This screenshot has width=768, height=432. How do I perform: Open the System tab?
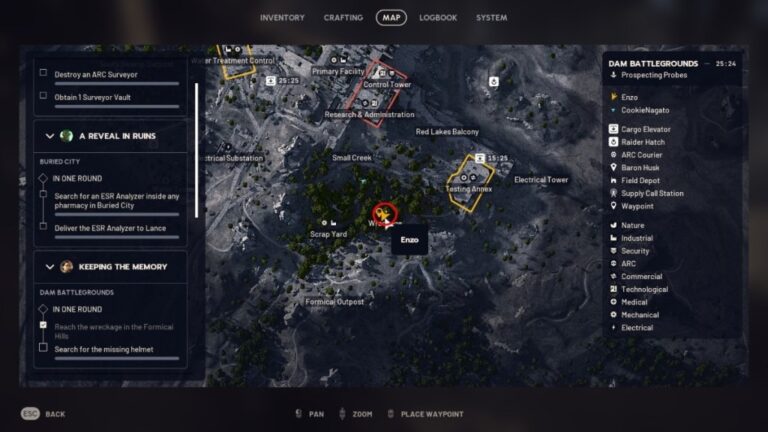[x=491, y=18]
